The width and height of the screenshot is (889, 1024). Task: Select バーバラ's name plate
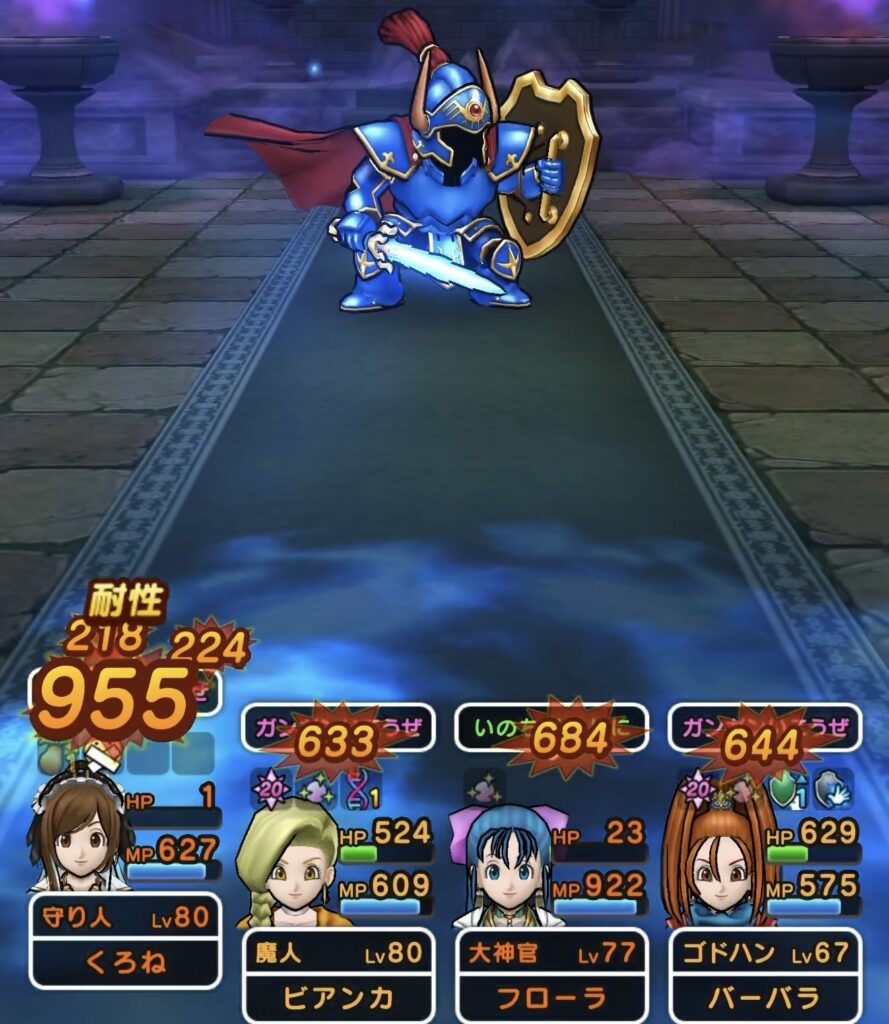coord(765,976)
